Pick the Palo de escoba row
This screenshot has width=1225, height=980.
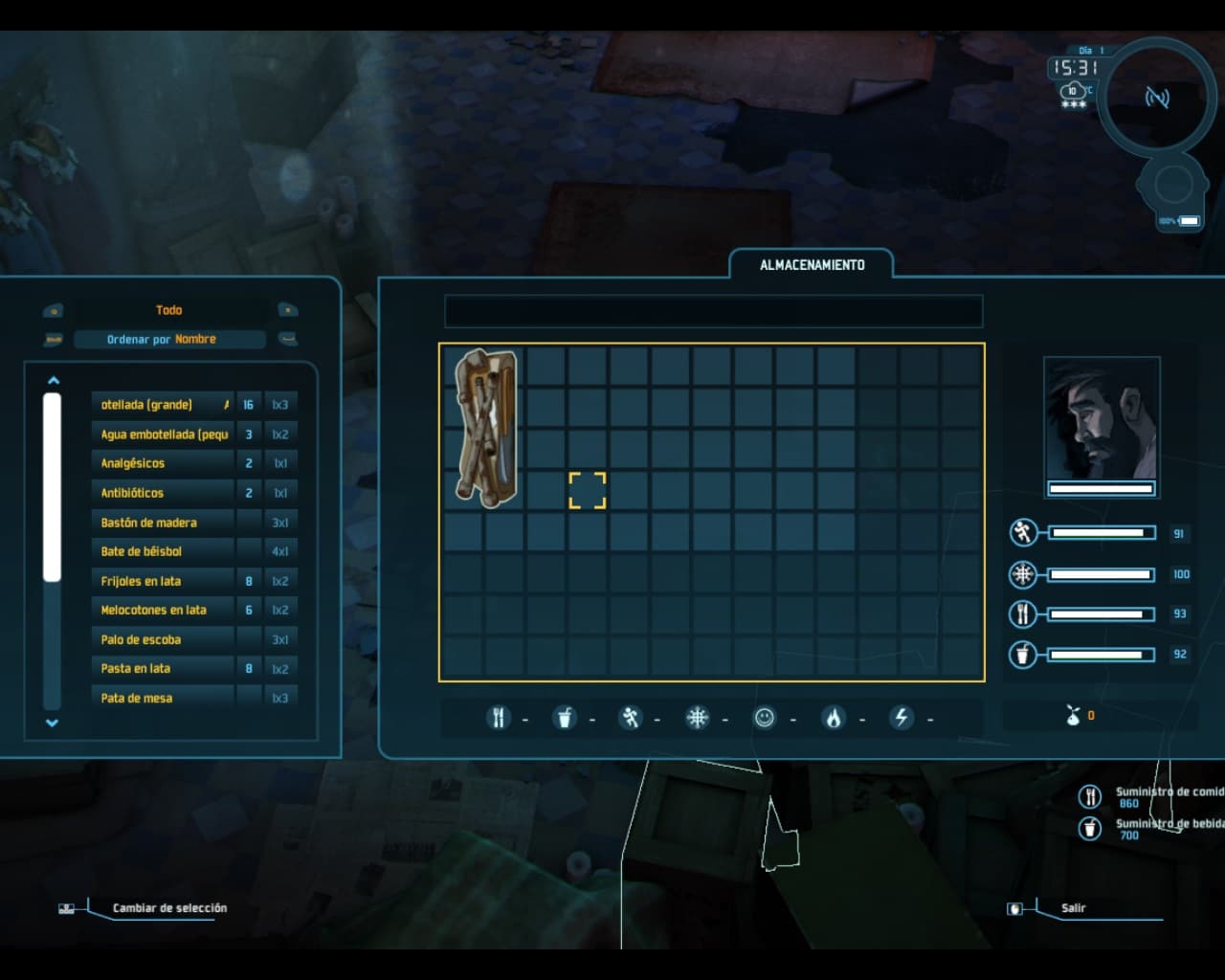[x=164, y=639]
